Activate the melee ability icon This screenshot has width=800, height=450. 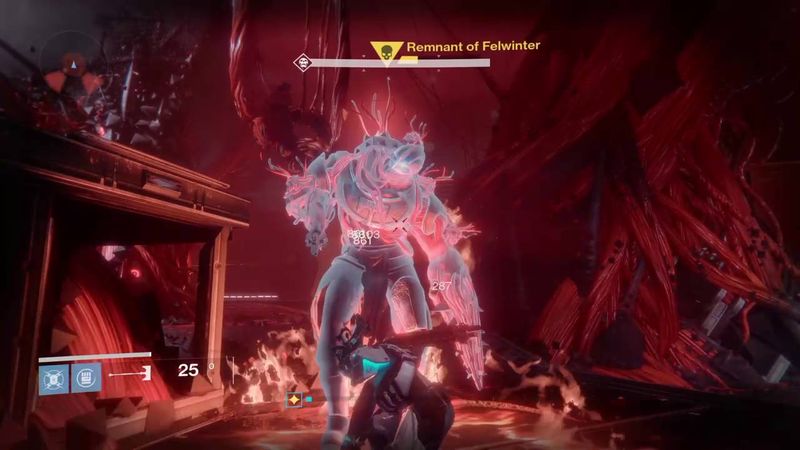[x=85, y=378]
